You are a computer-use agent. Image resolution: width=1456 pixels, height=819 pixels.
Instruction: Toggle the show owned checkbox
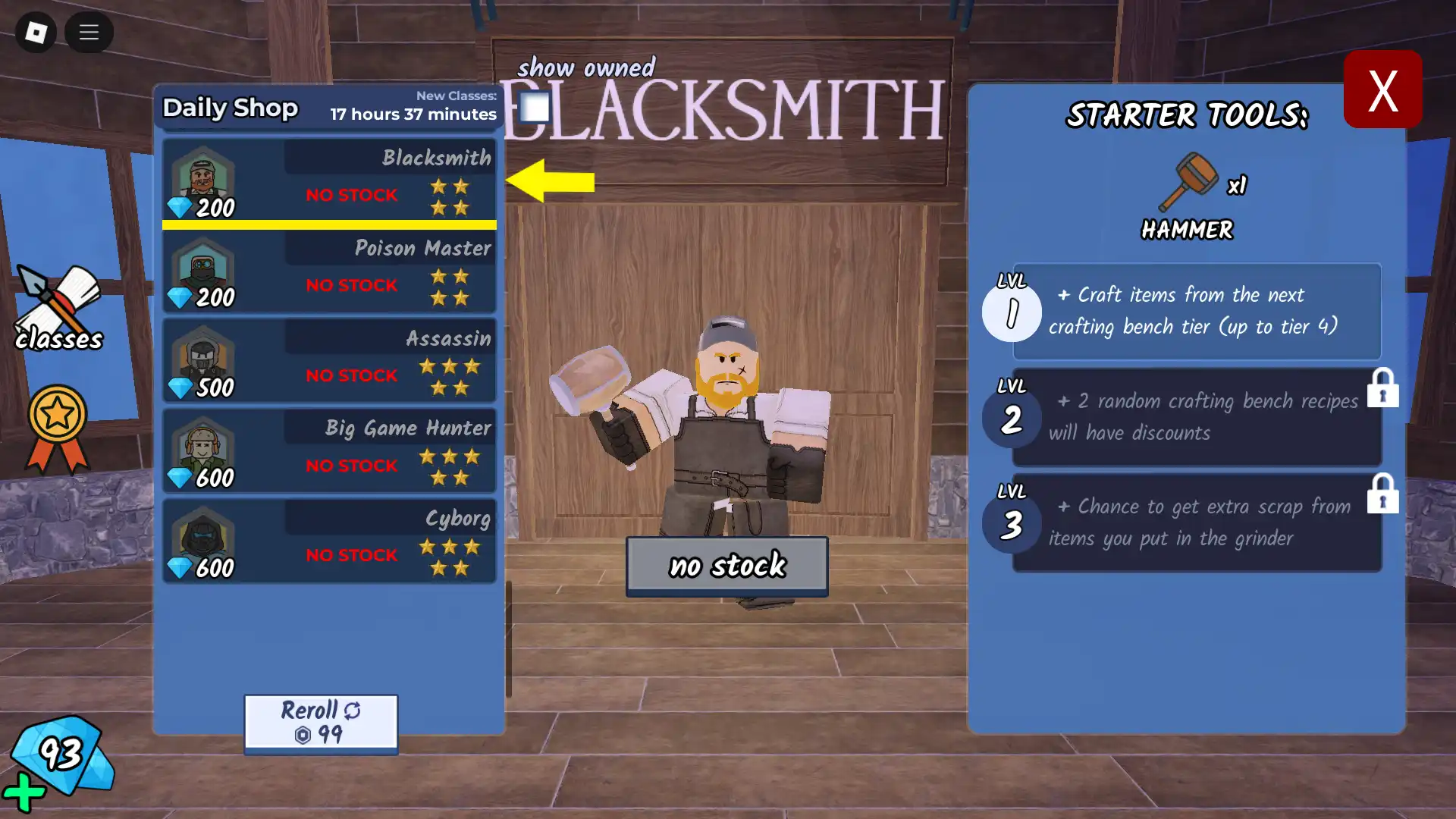point(535,108)
